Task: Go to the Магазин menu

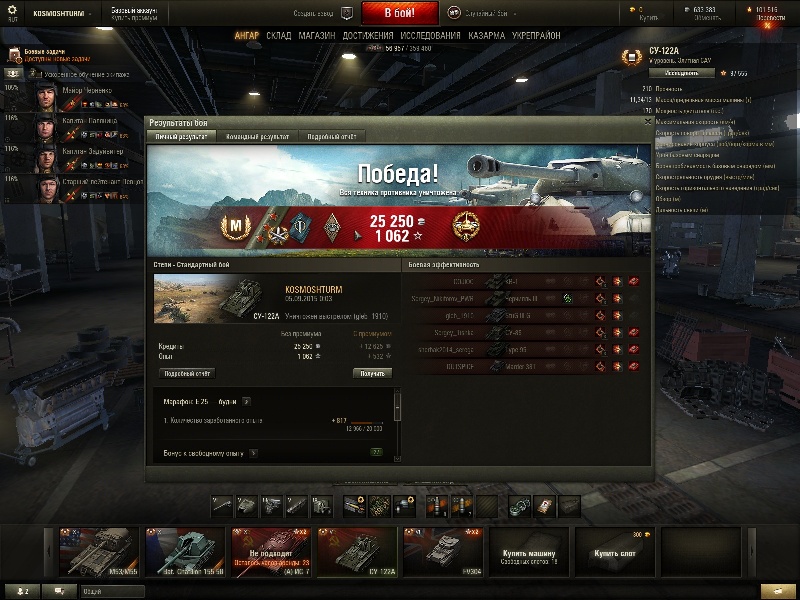Action: (x=316, y=36)
